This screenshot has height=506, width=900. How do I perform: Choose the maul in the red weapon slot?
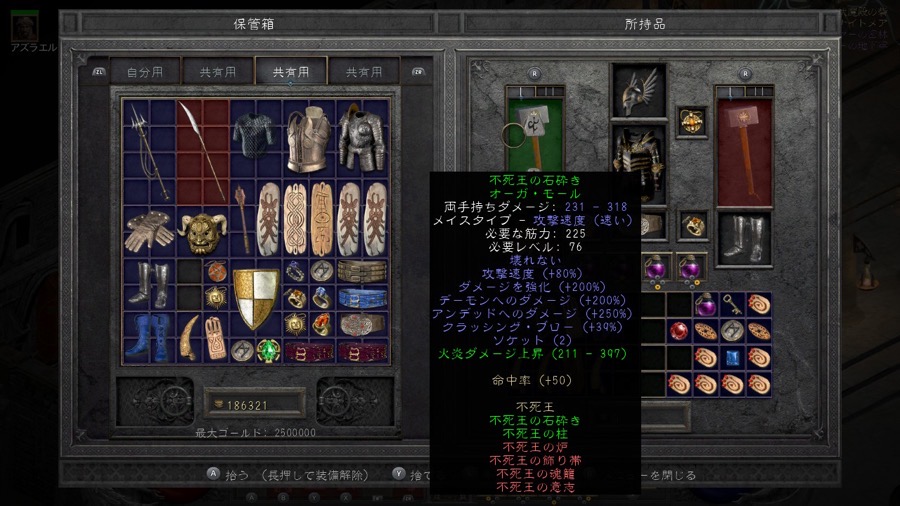pyautogui.click(x=744, y=152)
